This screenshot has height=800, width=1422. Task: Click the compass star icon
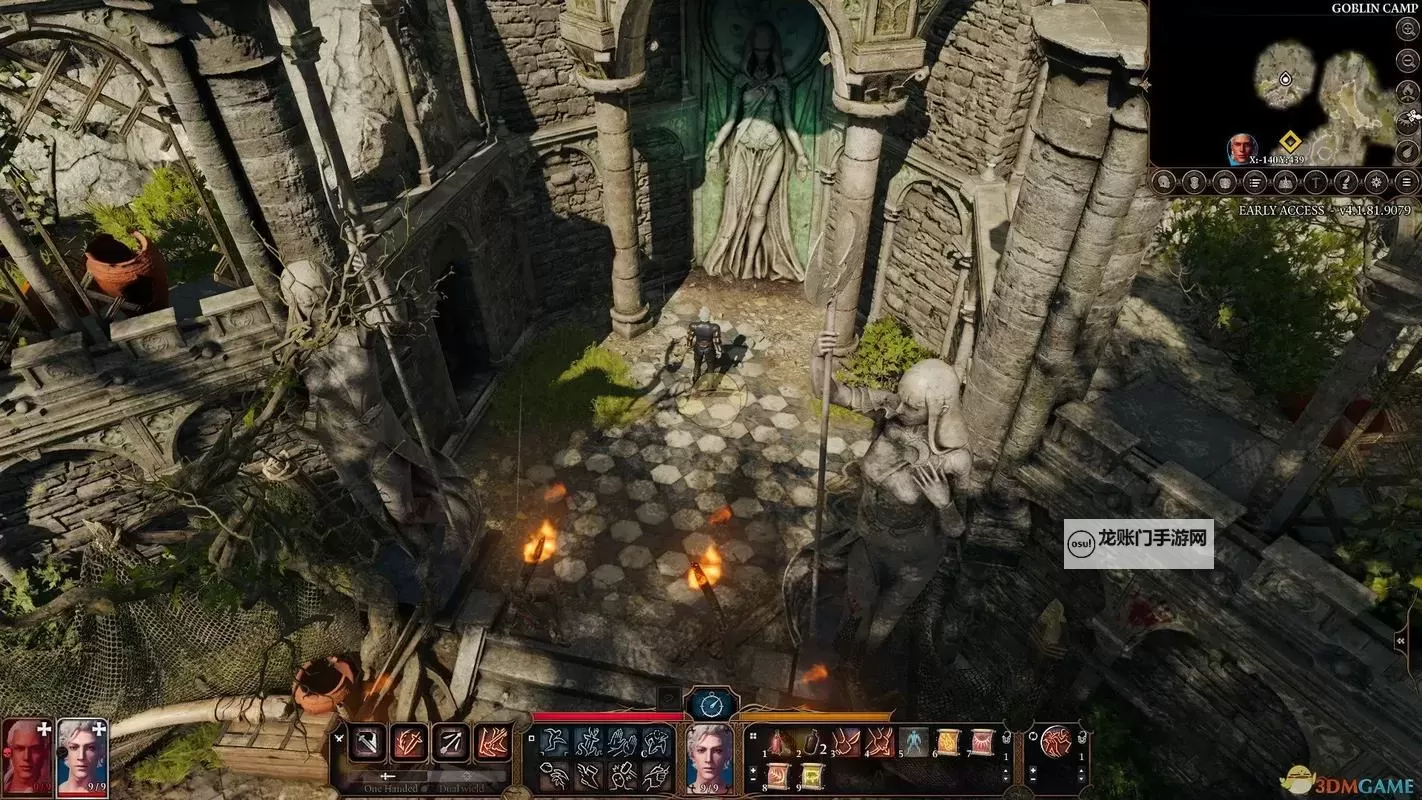[1377, 182]
